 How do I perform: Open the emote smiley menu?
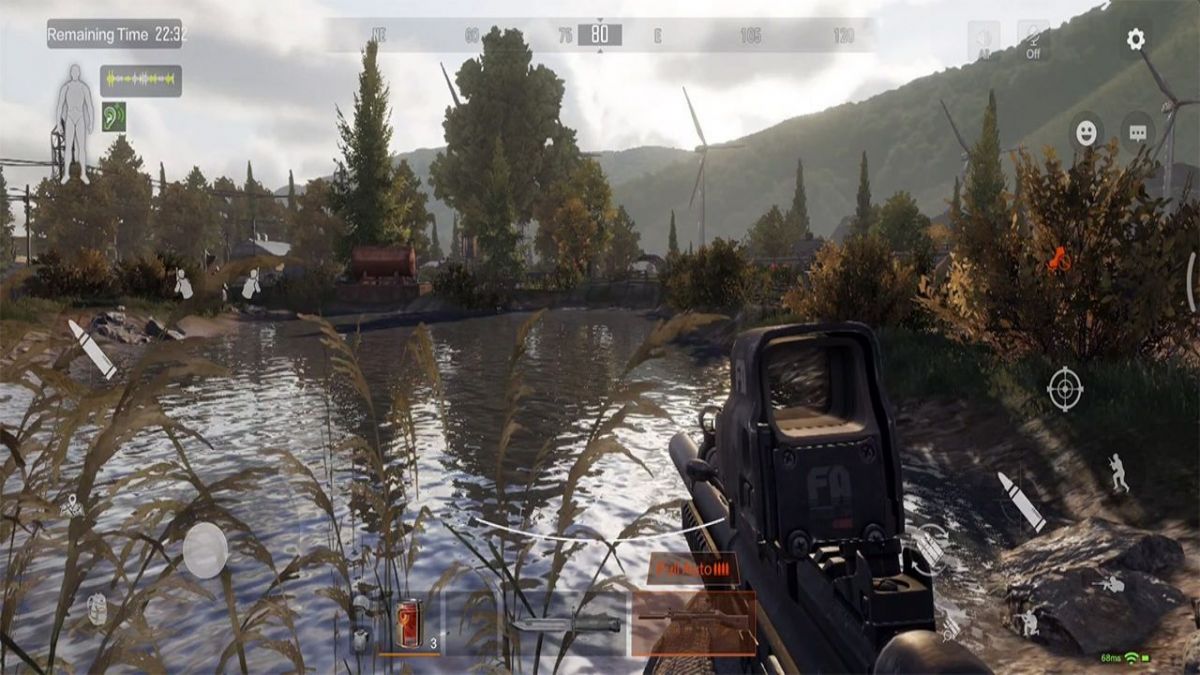[x=1086, y=133]
